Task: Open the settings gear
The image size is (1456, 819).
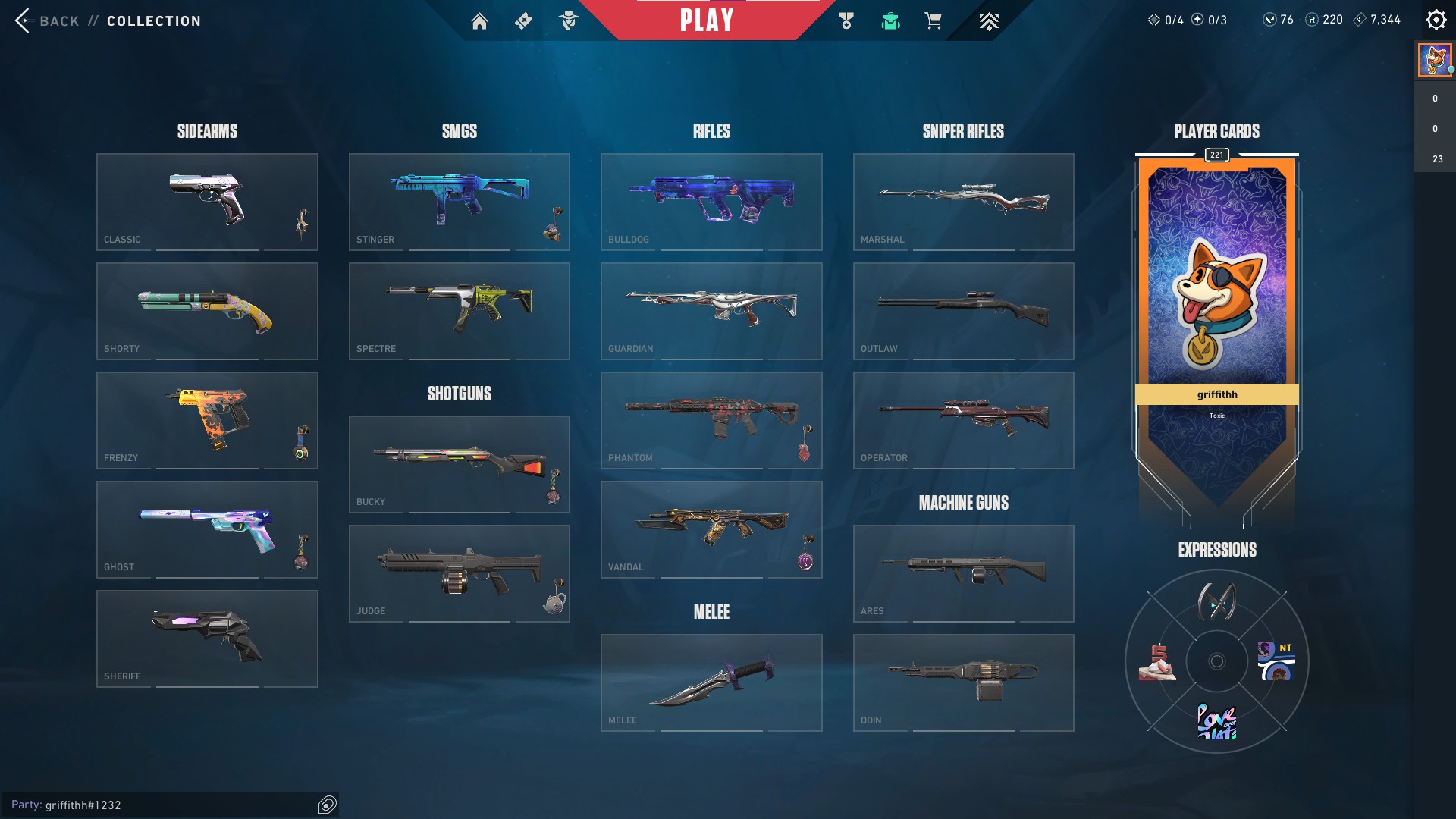Action: click(1436, 20)
